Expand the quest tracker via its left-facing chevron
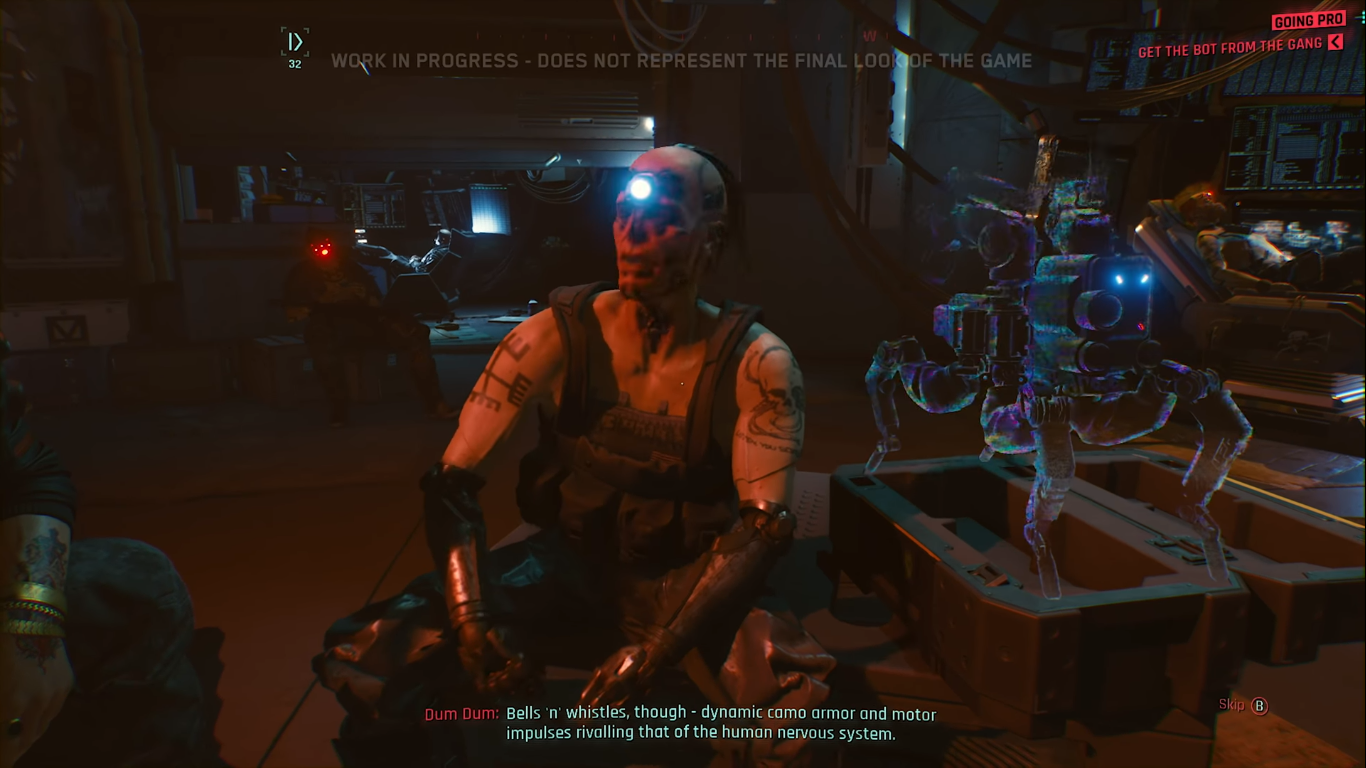This screenshot has width=1366, height=768. (x=1336, y=43)
